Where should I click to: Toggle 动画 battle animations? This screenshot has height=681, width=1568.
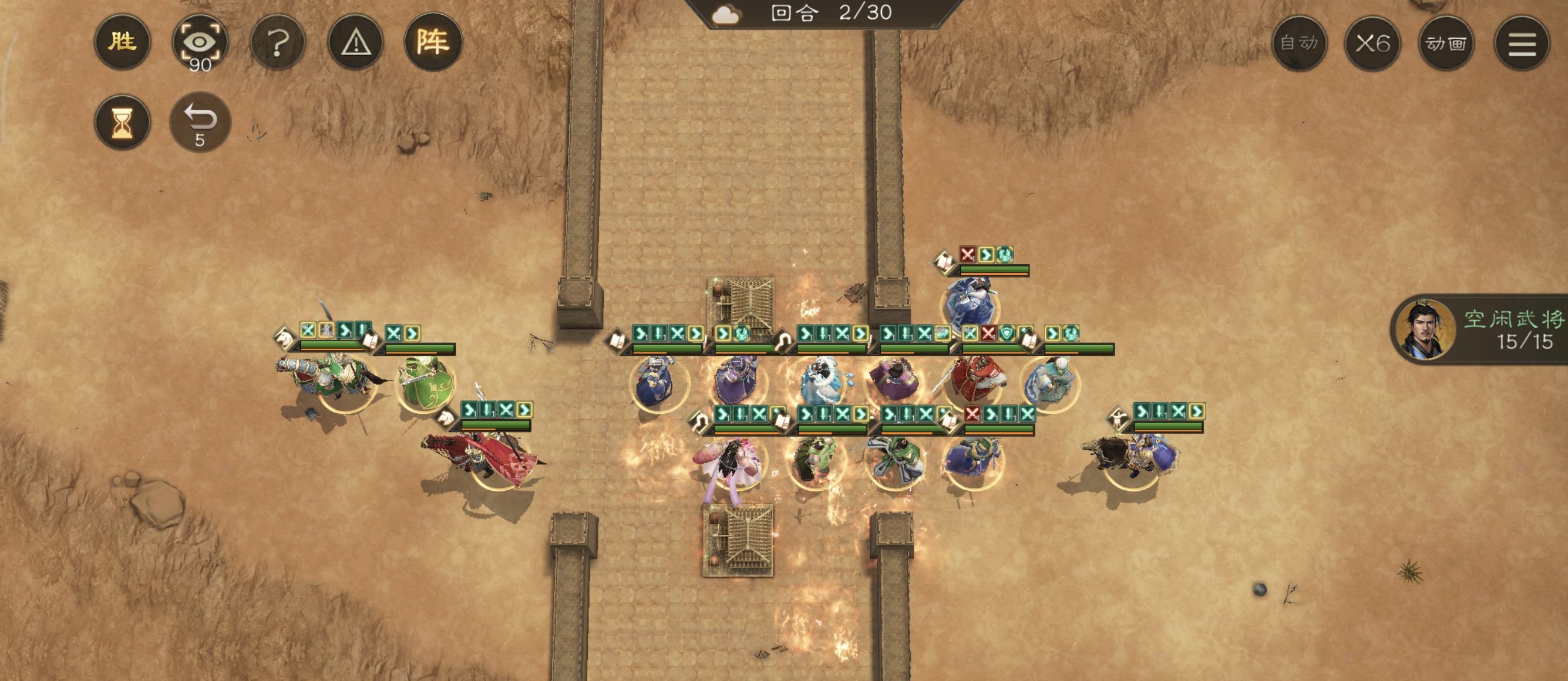pyautogui.click(x=1449, y=43)
